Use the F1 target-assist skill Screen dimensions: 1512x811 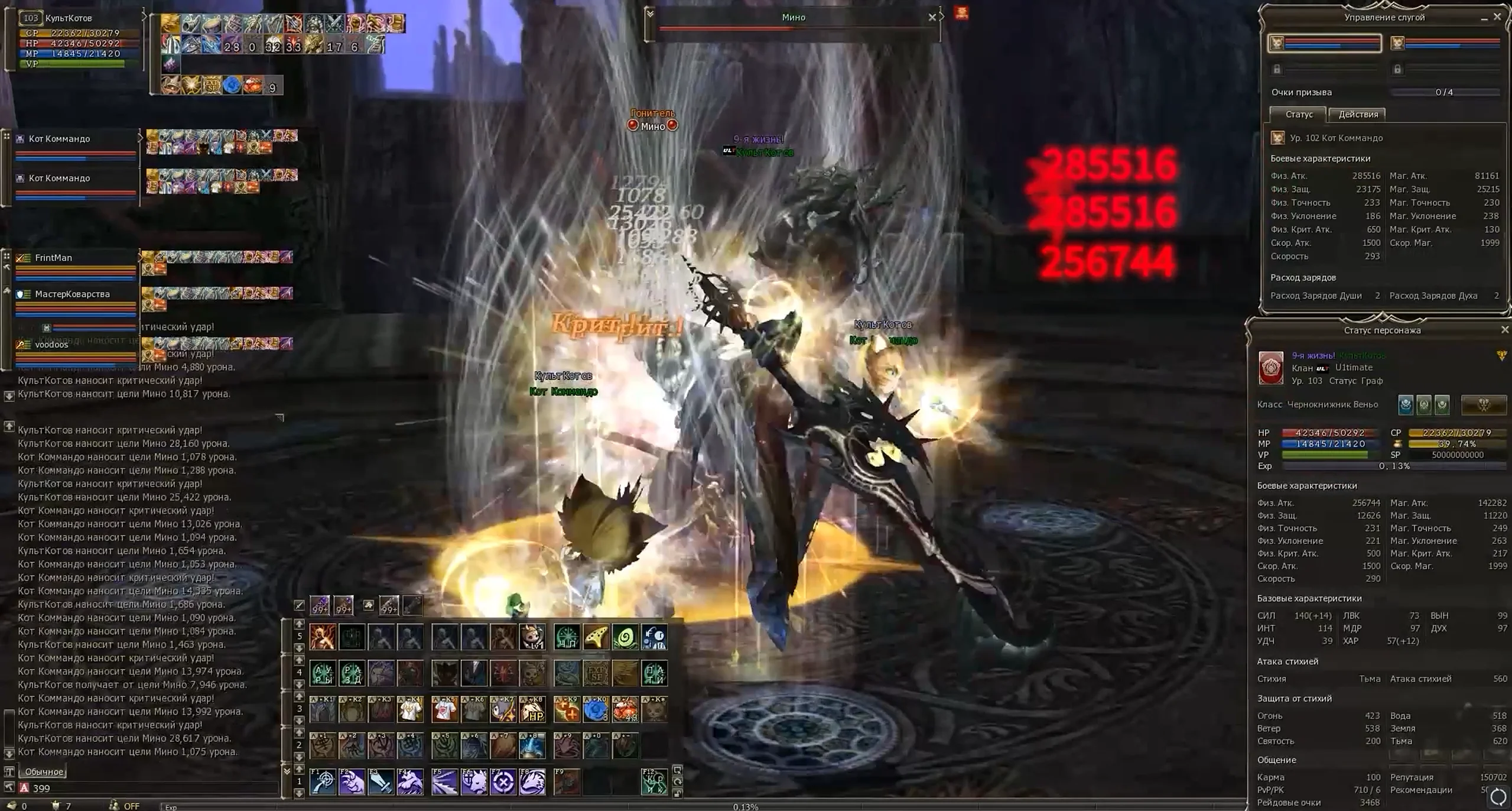323,781
